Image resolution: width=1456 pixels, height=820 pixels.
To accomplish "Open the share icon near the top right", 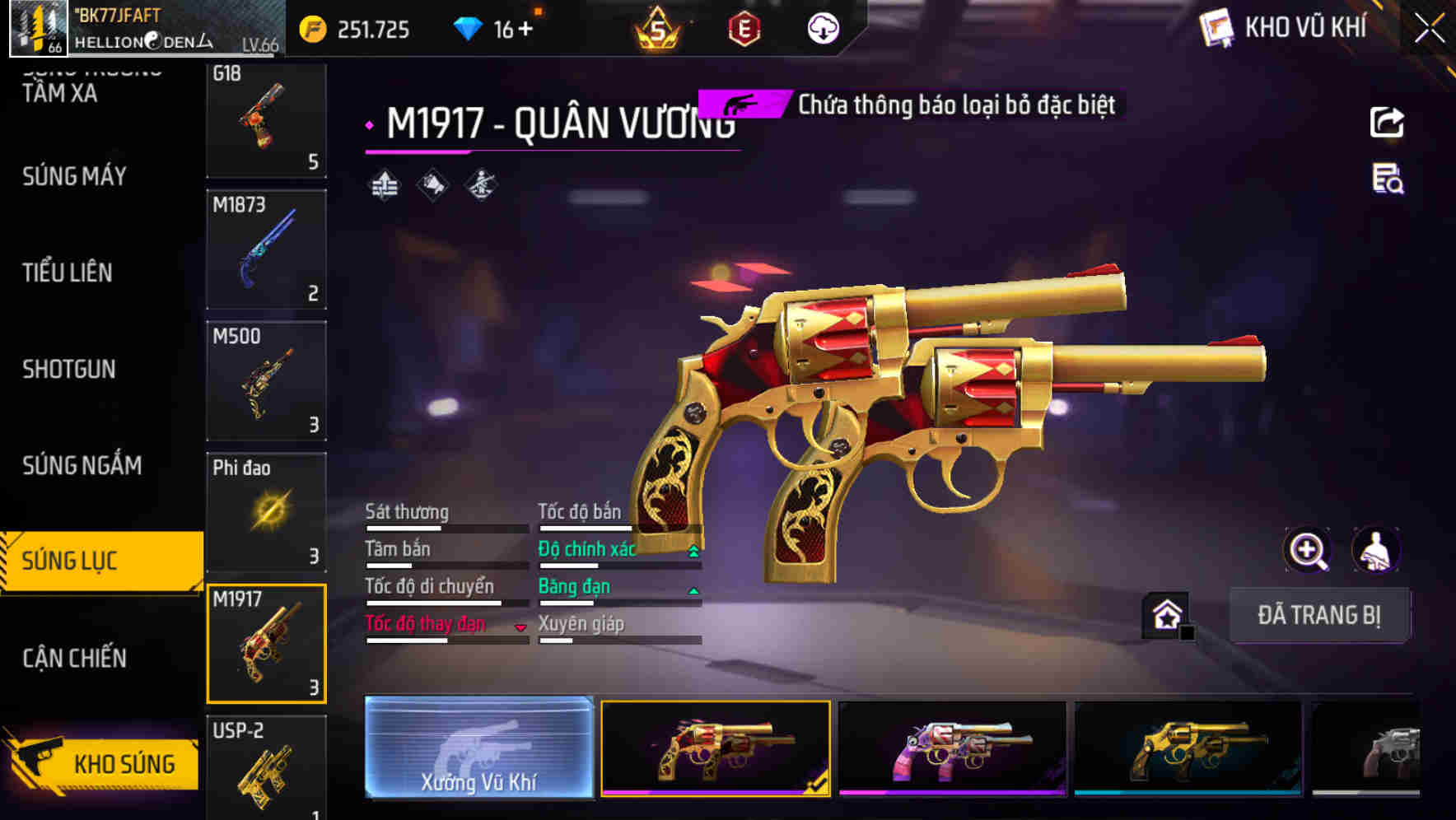I will click(x=1388, y=122).
